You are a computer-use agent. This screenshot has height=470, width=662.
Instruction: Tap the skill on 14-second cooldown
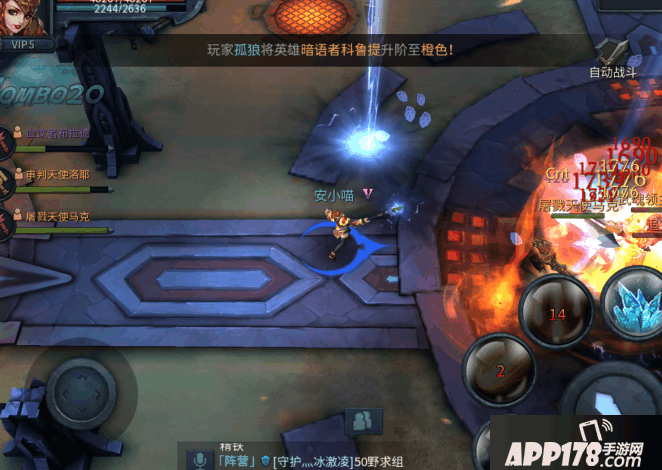[x=557, y=313]
